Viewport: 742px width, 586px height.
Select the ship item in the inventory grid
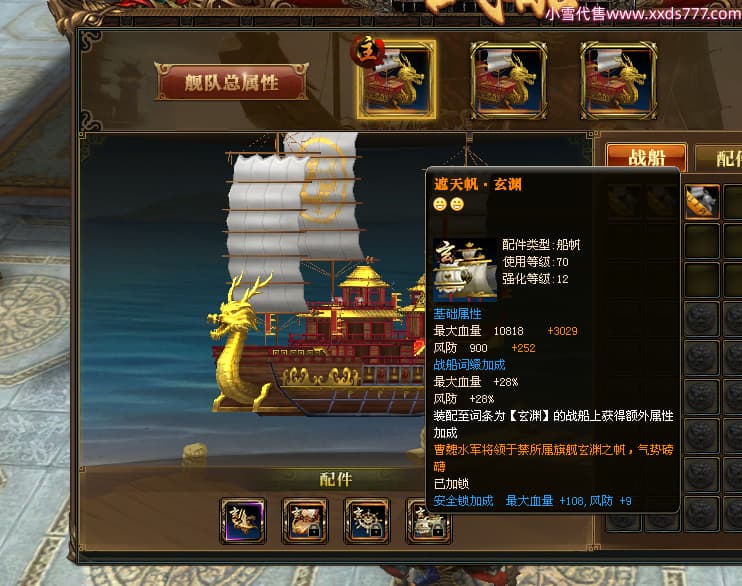[702, 203]
